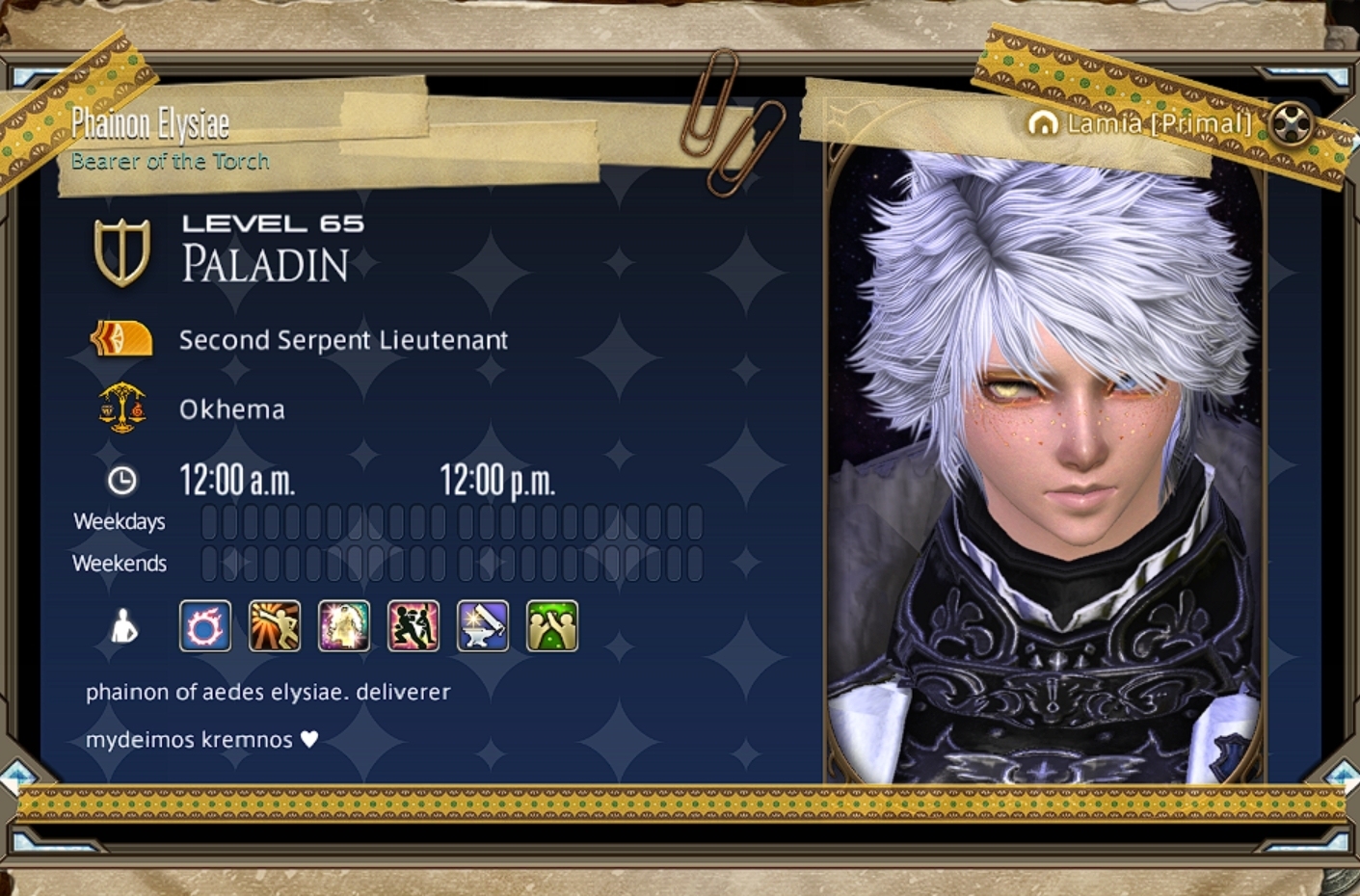The height and width of the screenshot is (896, 1360).
Task: Select the Serpent grand company flag icon
Action: (121, 339)
